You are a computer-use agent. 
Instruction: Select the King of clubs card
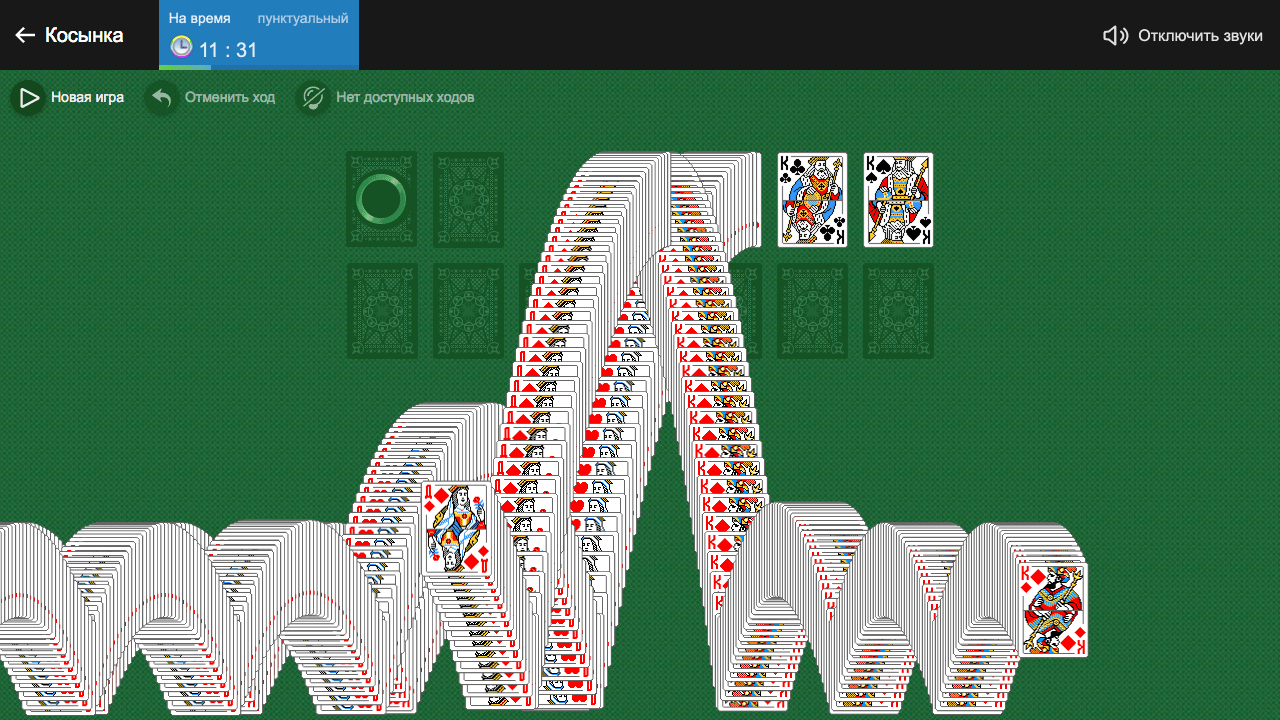812,199
